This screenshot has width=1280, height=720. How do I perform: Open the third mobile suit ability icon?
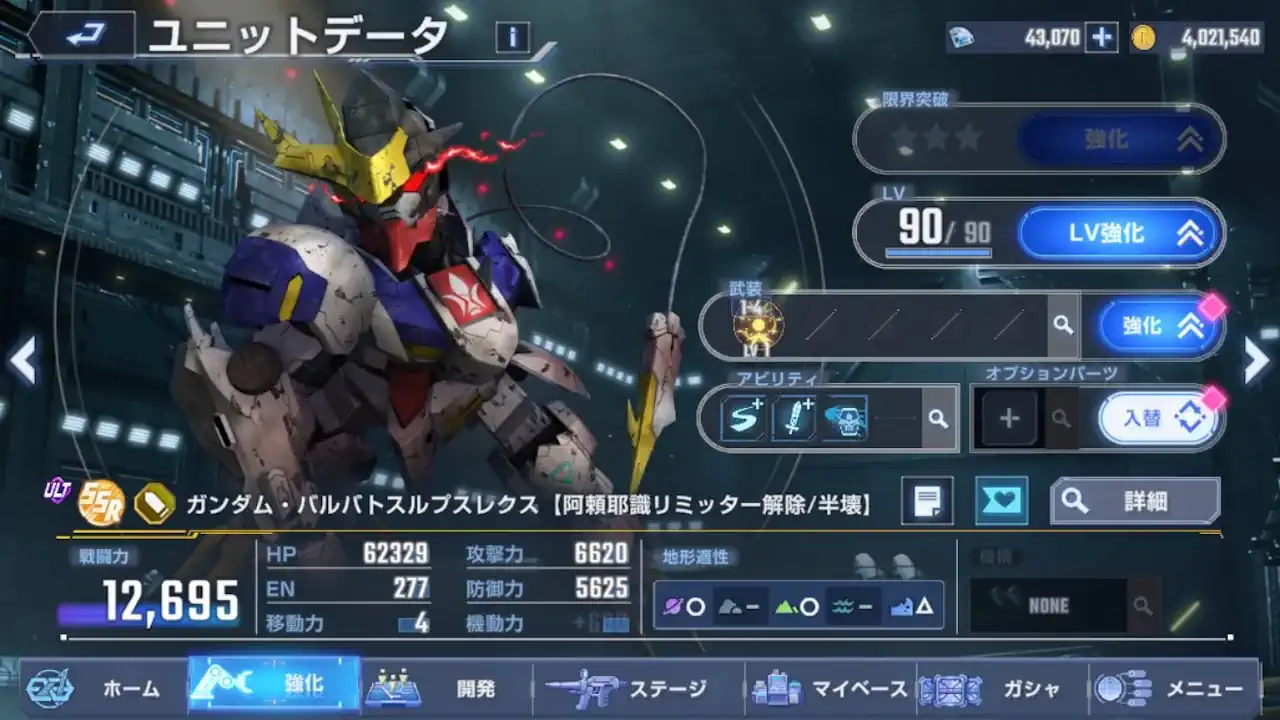tap(845, 417)
